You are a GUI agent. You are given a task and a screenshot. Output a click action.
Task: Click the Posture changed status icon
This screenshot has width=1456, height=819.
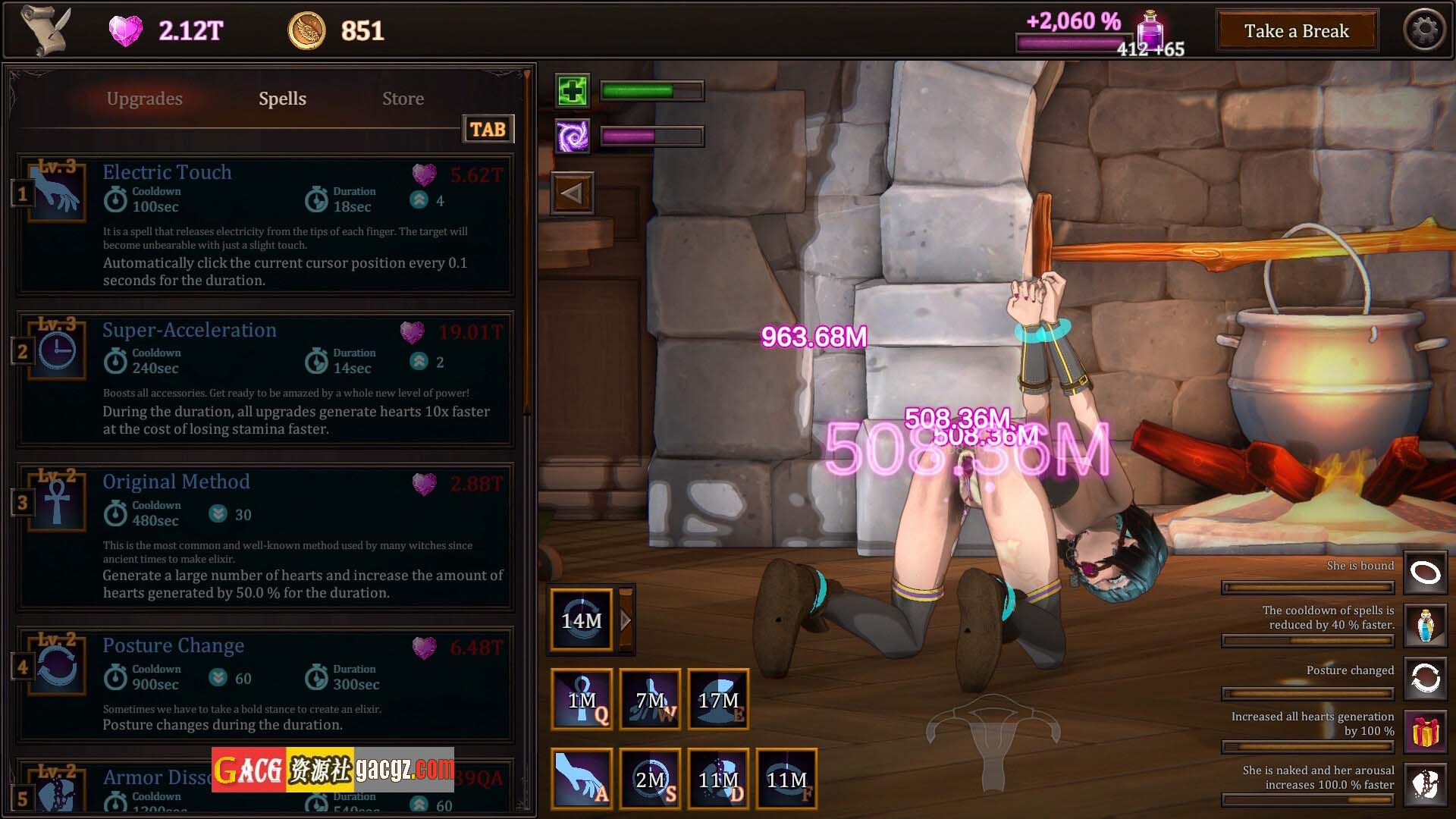click(1425, 677)
